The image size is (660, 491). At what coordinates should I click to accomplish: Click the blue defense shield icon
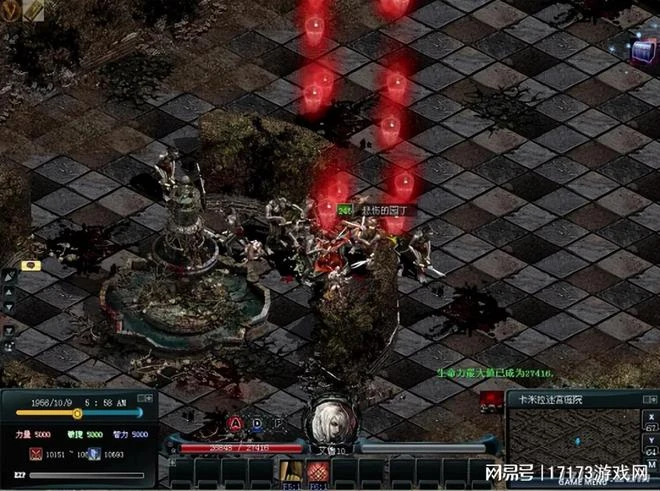tap(92, 454)
